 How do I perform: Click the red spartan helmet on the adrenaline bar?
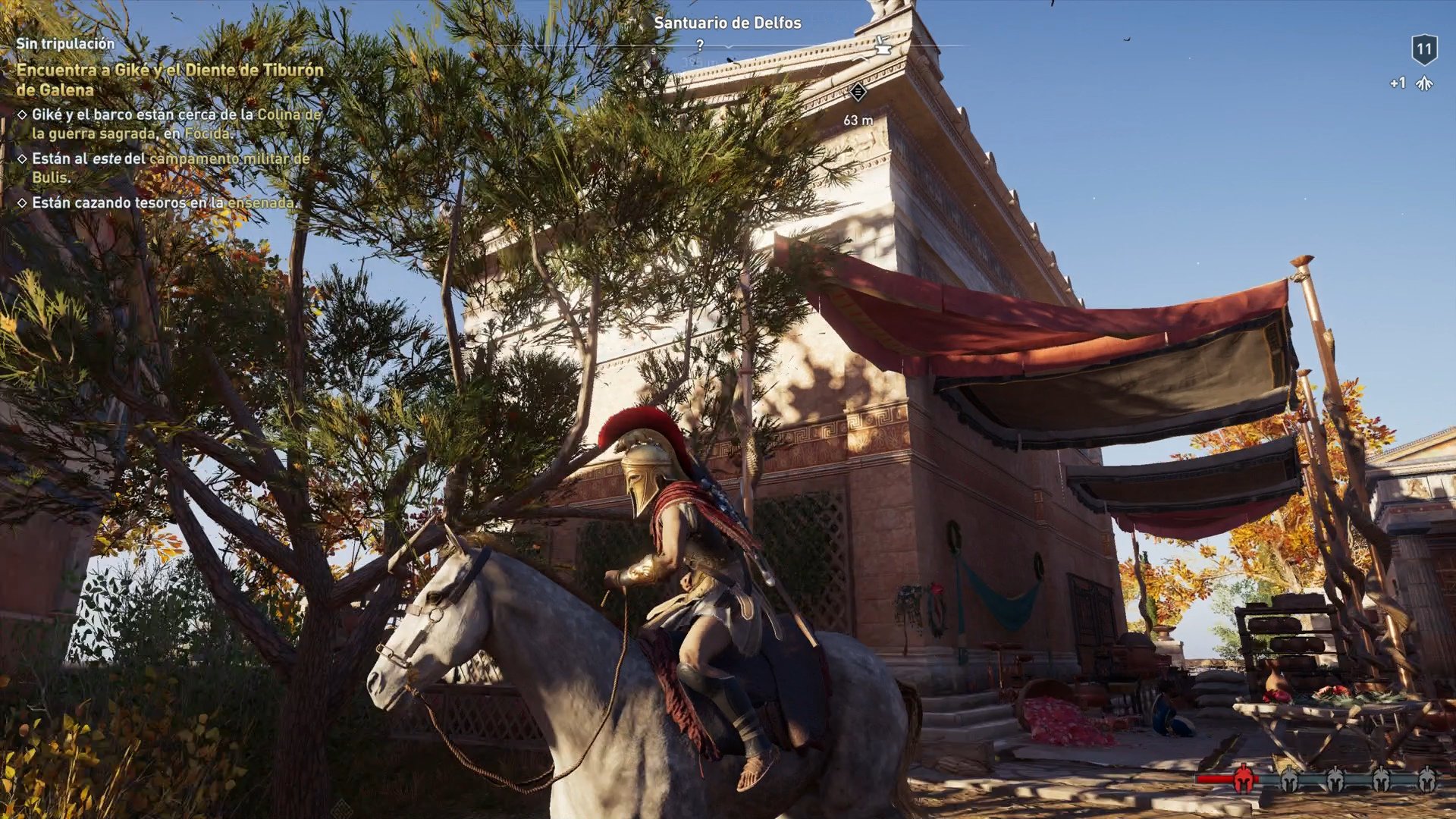pos(1243,779)
